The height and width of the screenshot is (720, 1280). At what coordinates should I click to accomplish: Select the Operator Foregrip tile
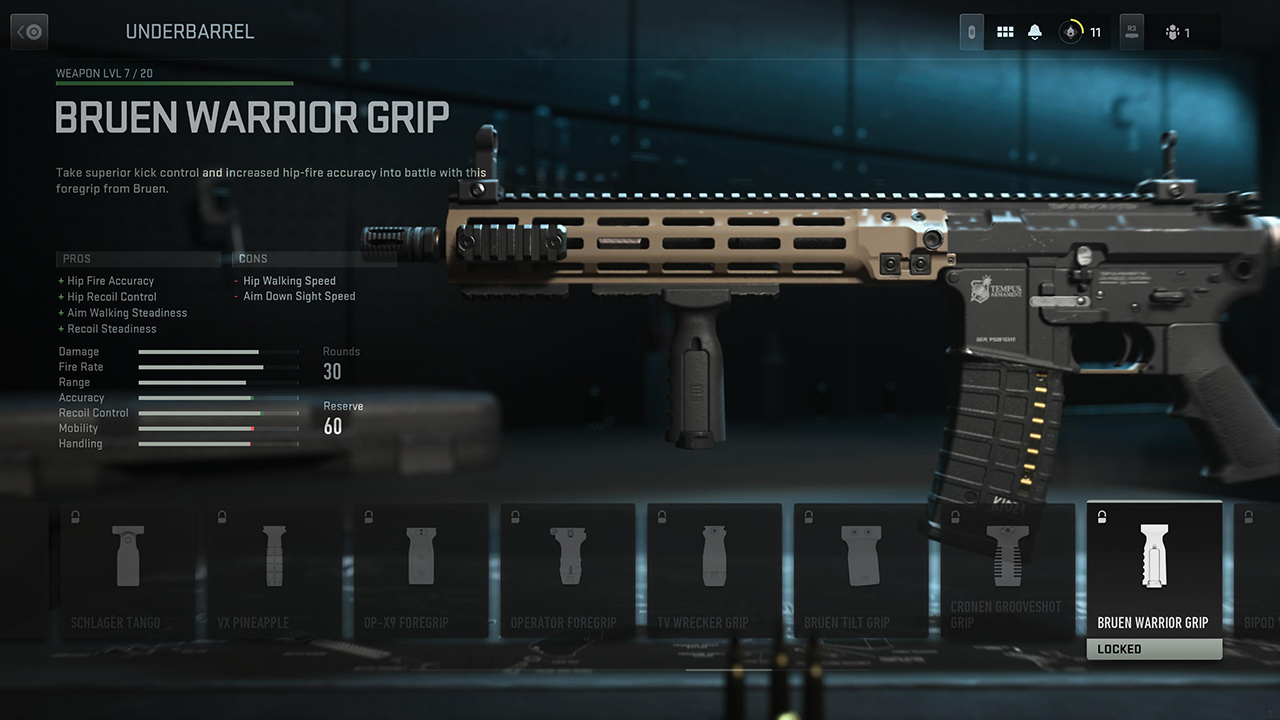[x=567, y=571]
